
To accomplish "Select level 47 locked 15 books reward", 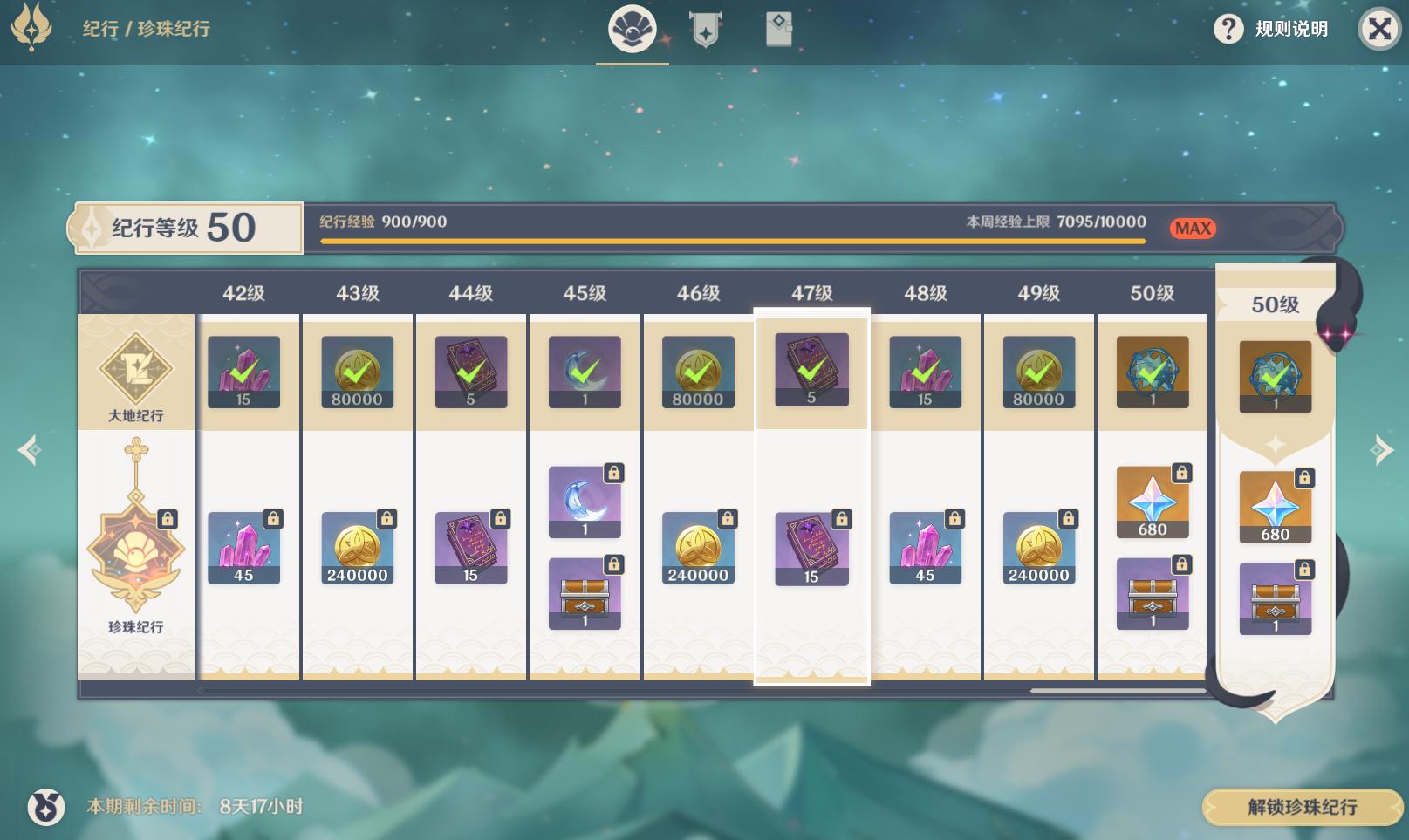I will coord(811,548).
